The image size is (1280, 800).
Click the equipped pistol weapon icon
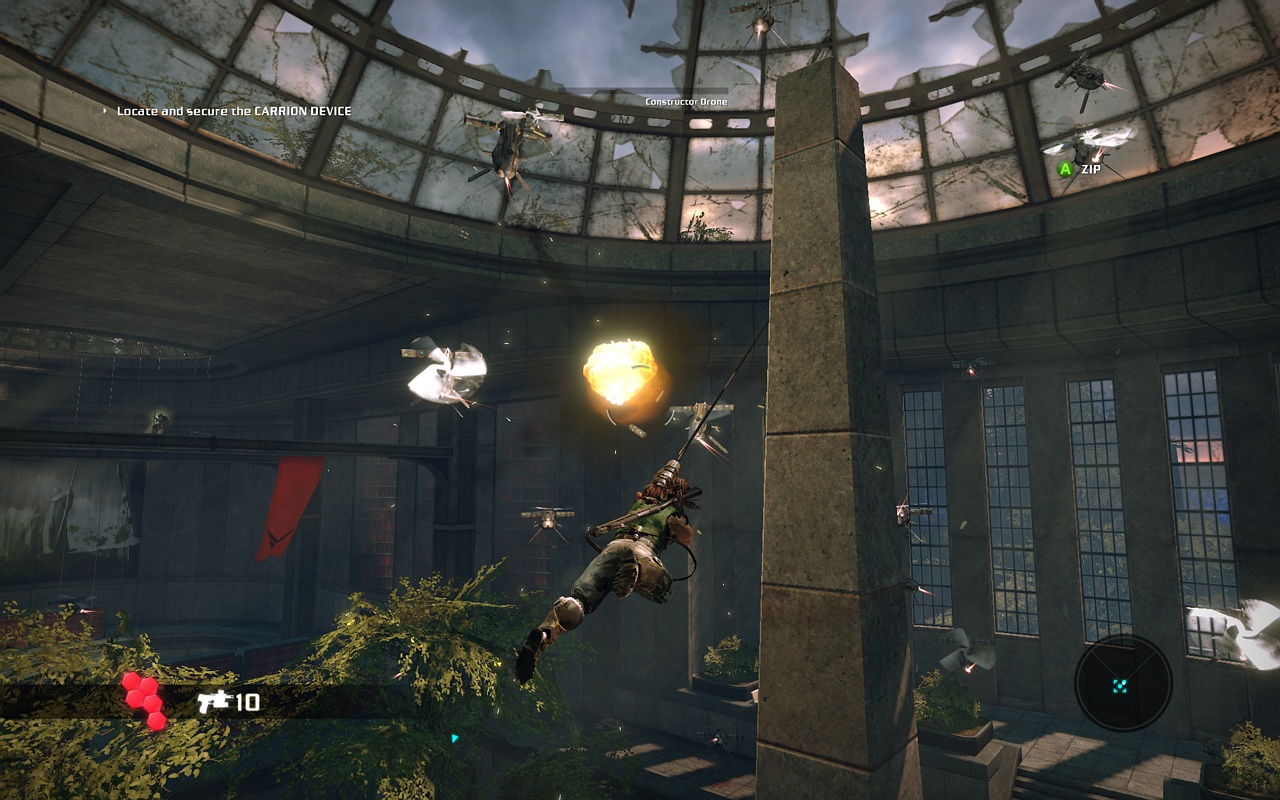tap(213, 701)
